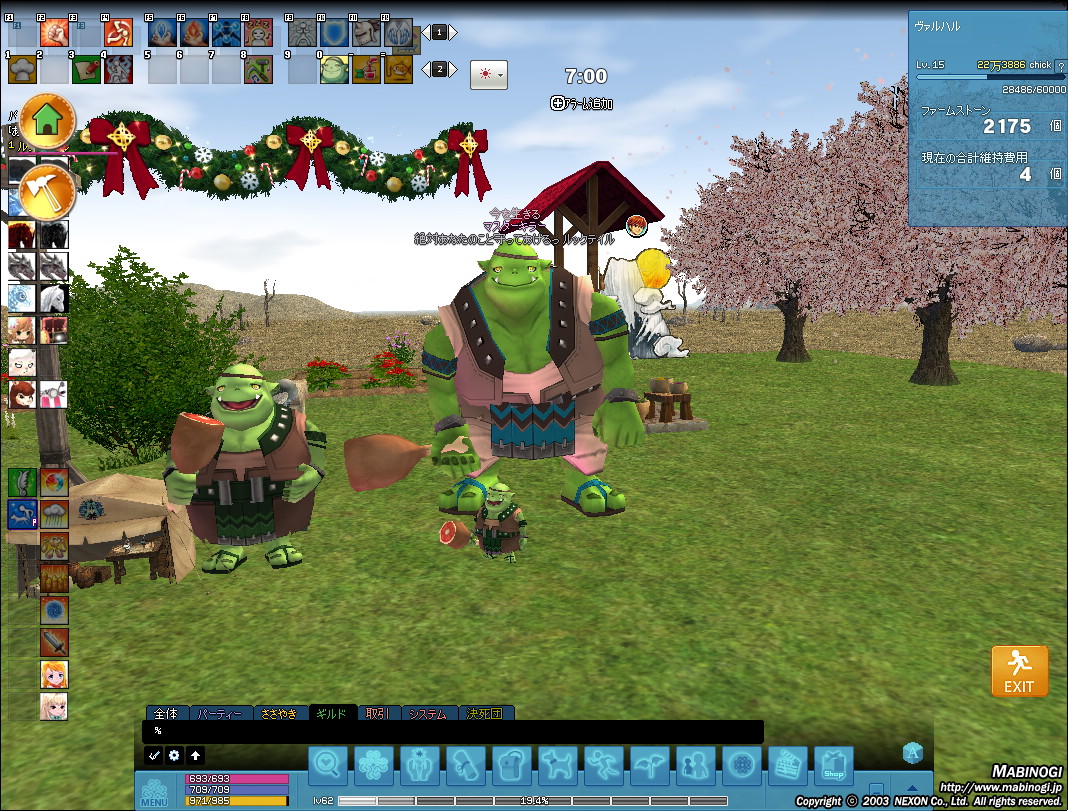Open the Shop icon in bottom bar
Screen dimensions: 1068x811
coord(833,766)
